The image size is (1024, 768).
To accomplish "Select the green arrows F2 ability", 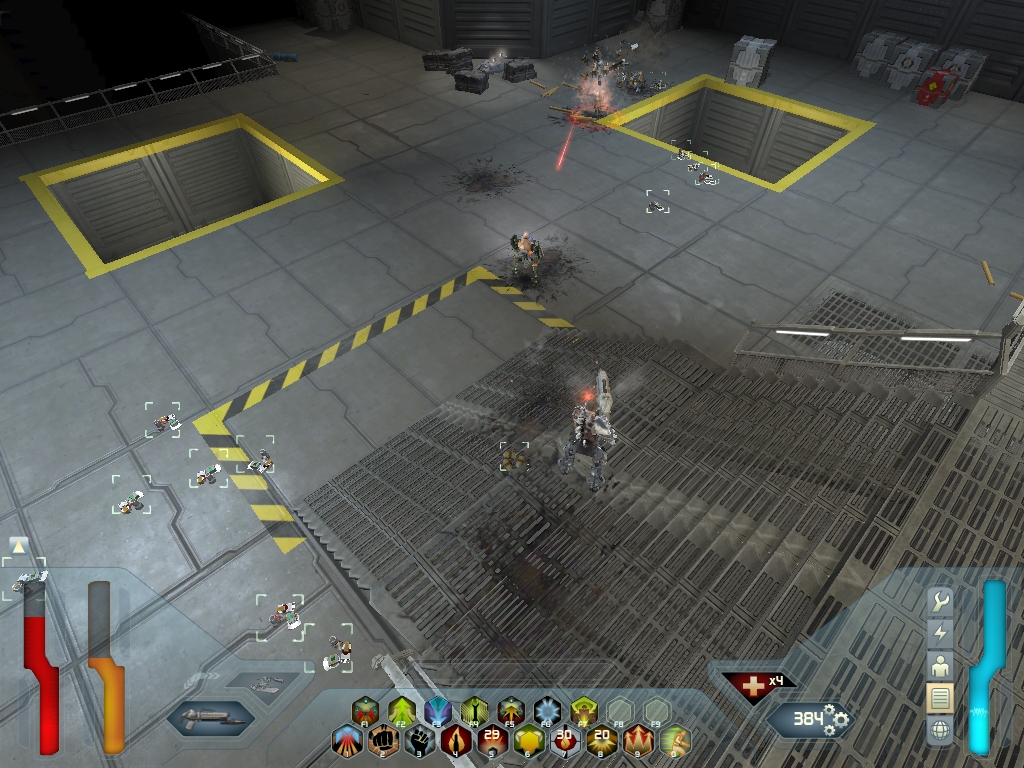I will pyautogui.click(x=401, y=711).
